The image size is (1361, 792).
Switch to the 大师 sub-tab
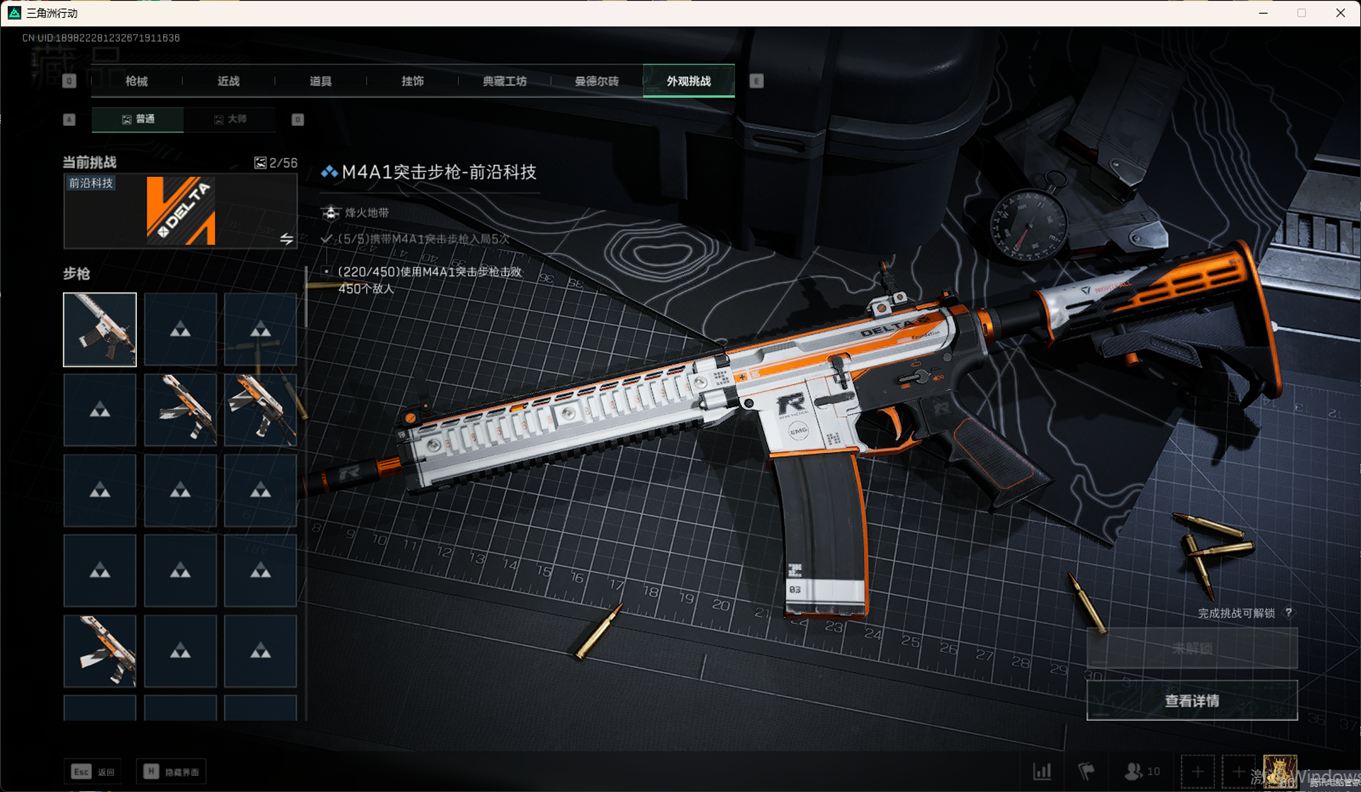tap(230, 119)
